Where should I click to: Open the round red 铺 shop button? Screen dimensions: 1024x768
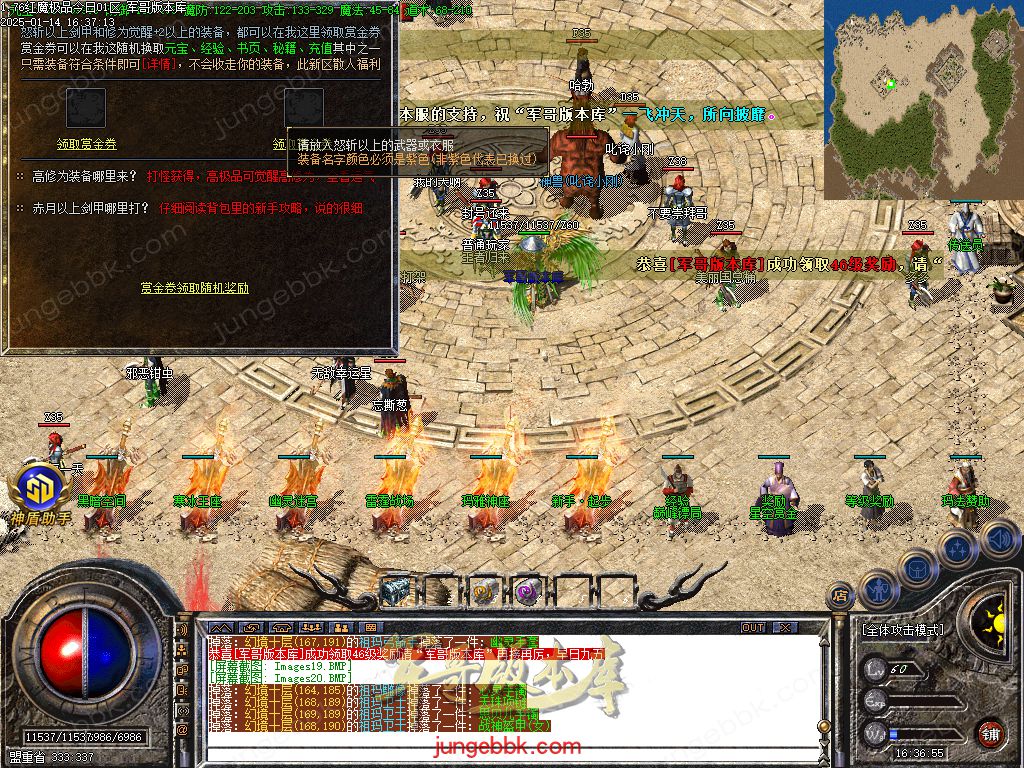[990, 733]
